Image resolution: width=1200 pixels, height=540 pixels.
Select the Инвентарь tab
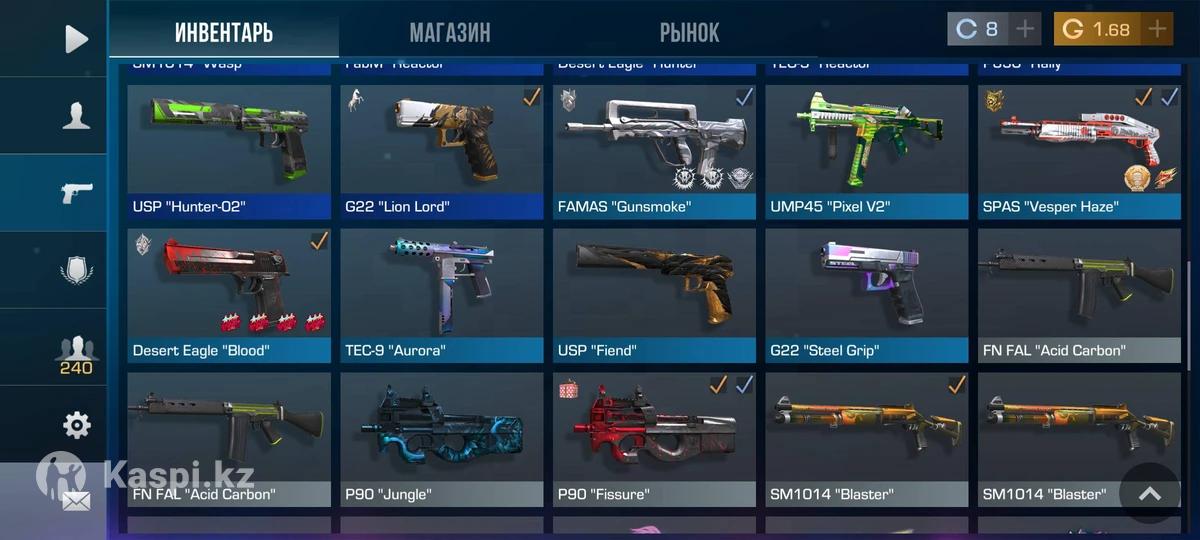pyautogui.click(x=224, y=32)
